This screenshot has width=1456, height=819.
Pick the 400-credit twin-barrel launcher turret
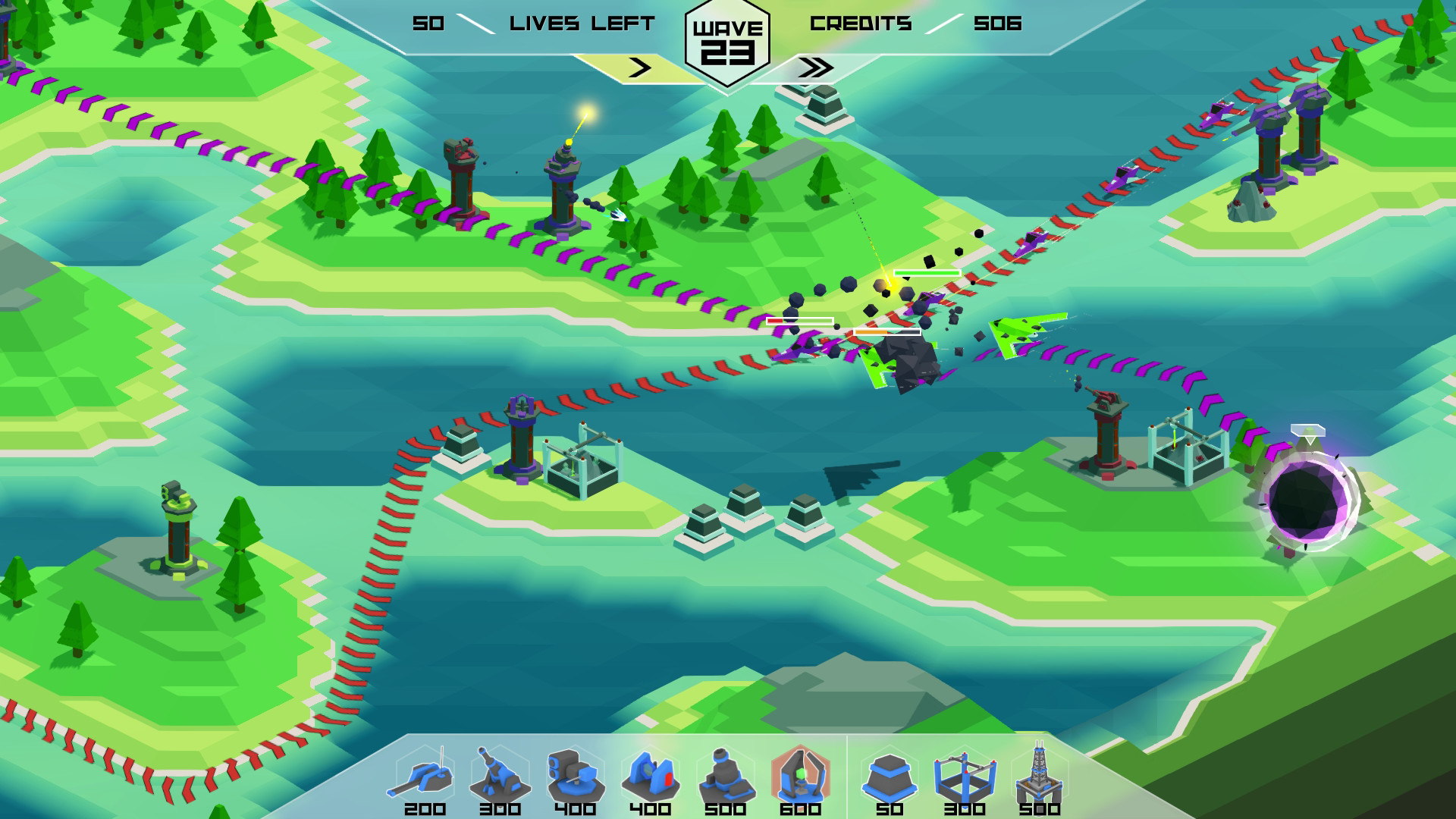point(575,777)
